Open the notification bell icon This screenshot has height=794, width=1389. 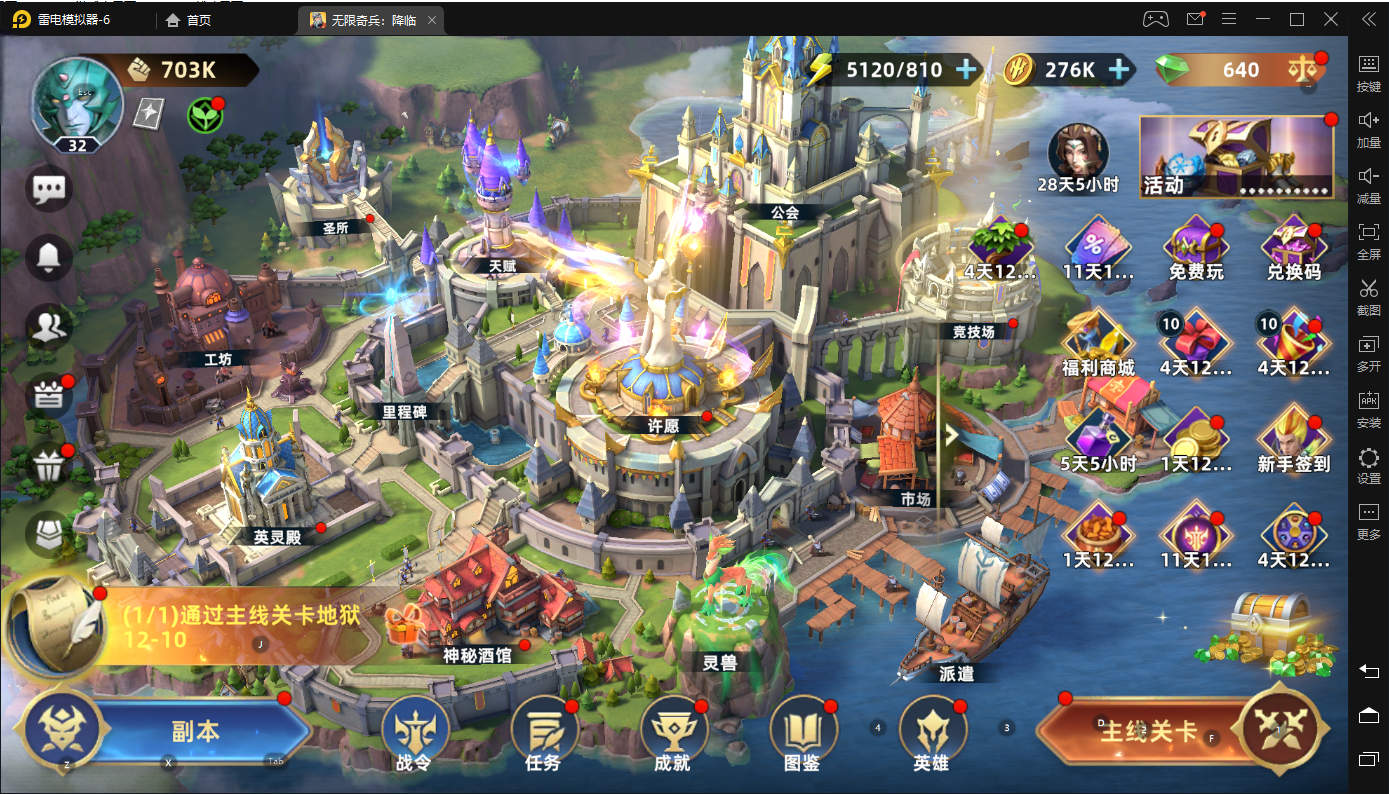click(49, 257)
